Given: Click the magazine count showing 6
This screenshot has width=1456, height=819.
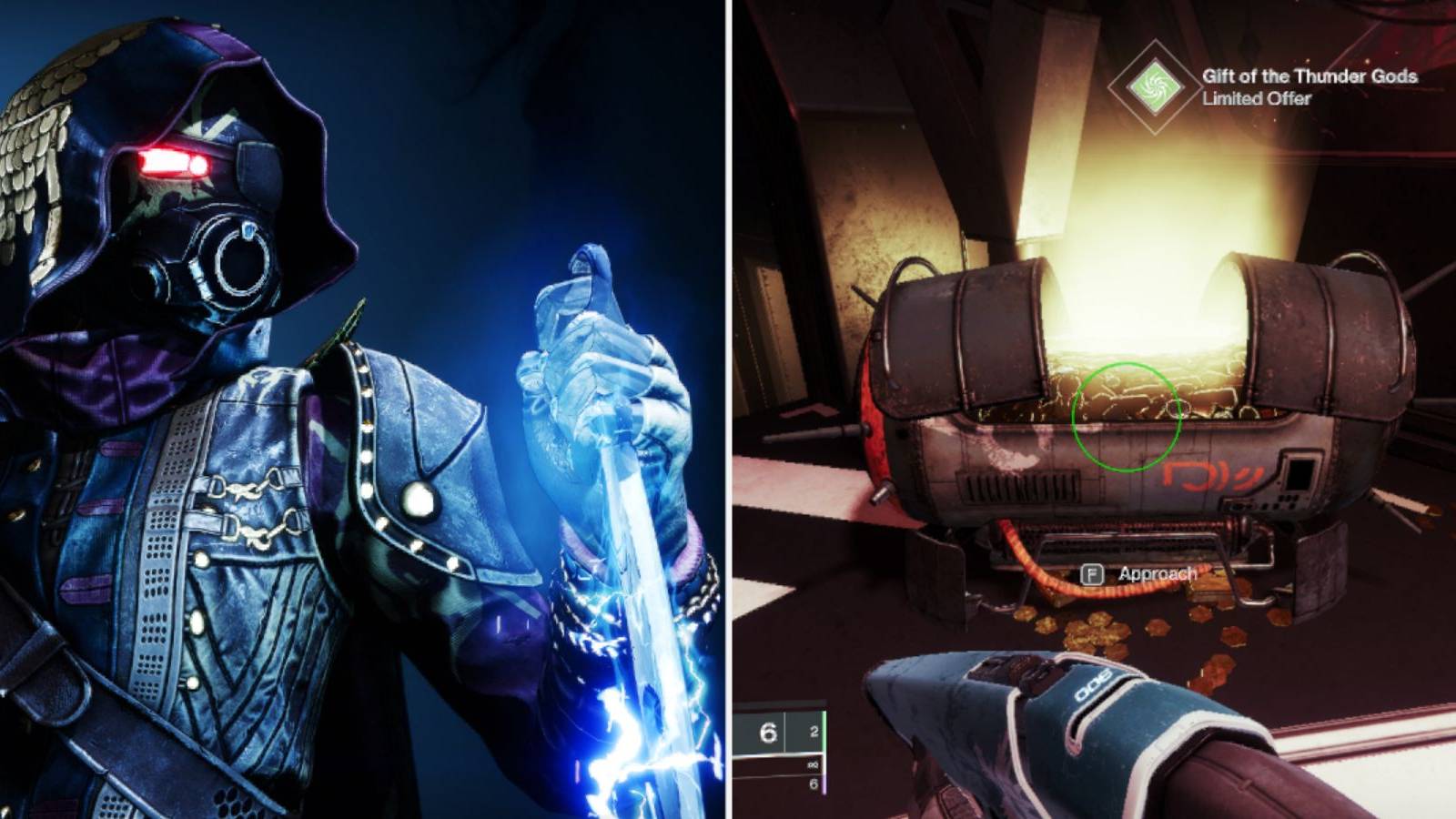Looking at the screenshot, I should [x=769, y=731].
